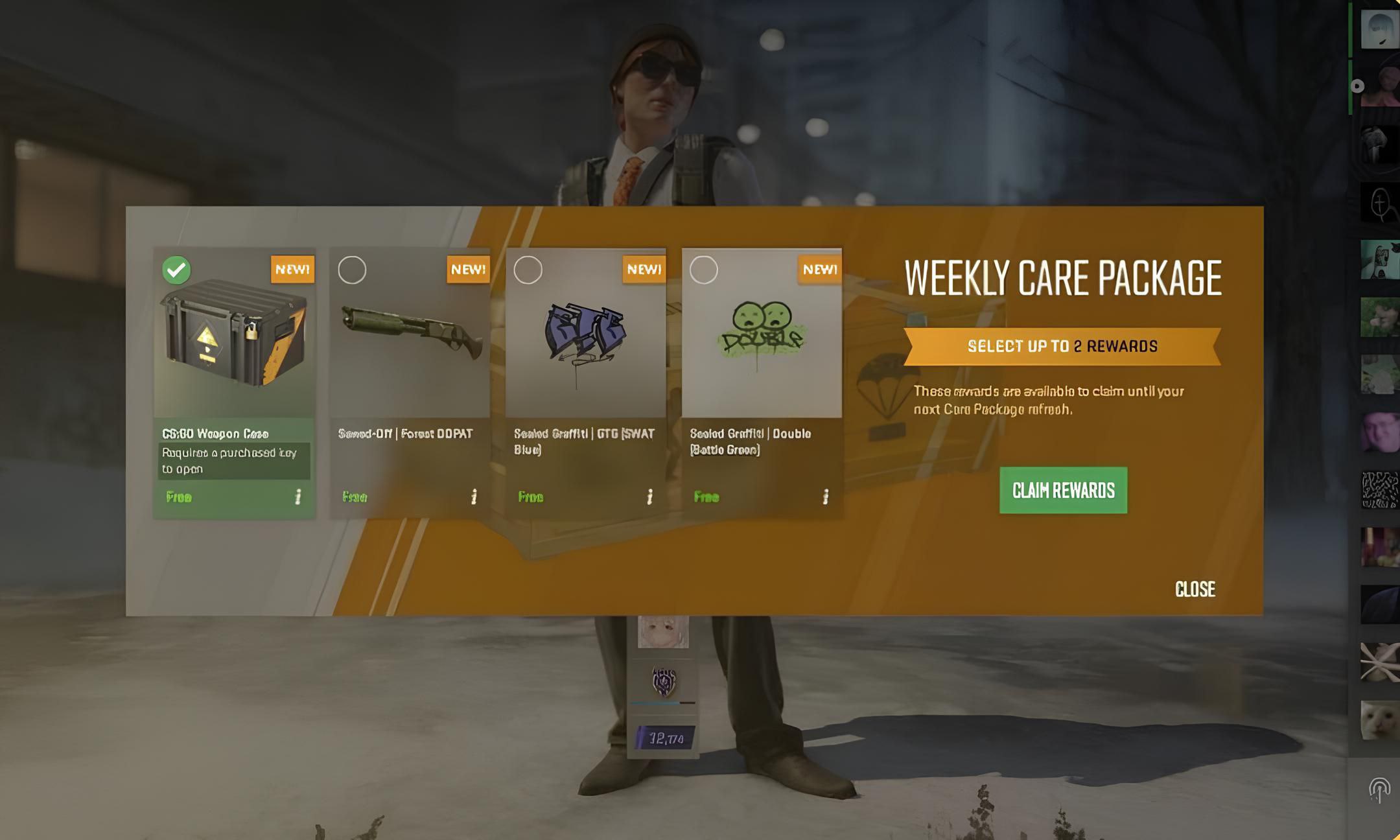
Task: Claim the selected weekly rewards
Action: (x=1063, y=490)
